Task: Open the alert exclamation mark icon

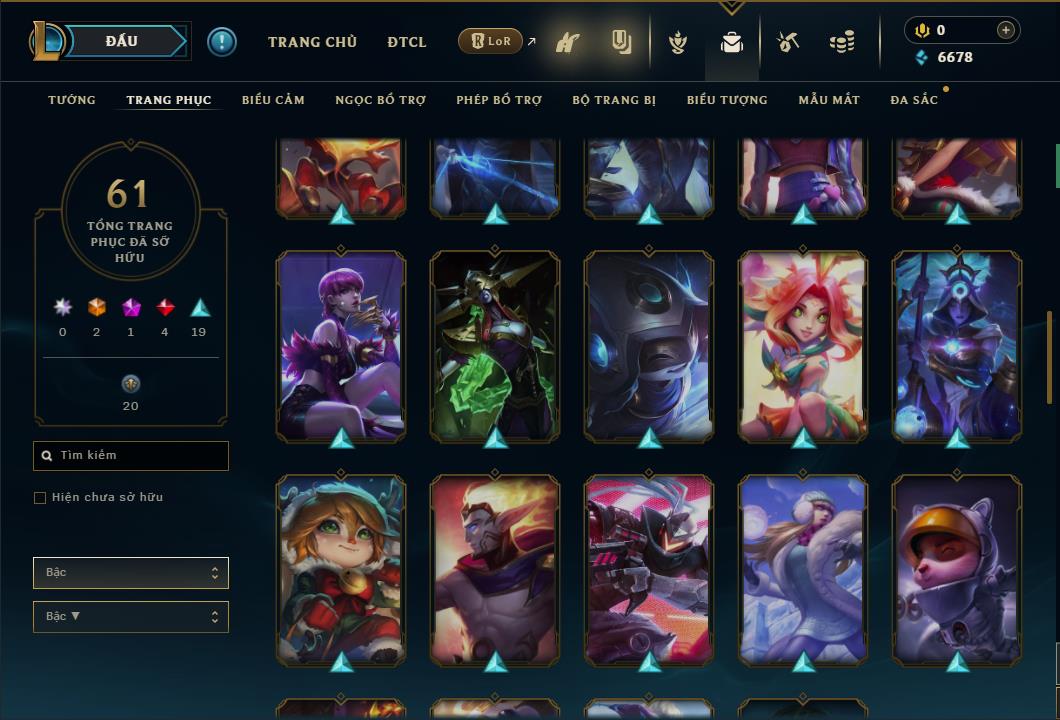Action: point(222,42)
